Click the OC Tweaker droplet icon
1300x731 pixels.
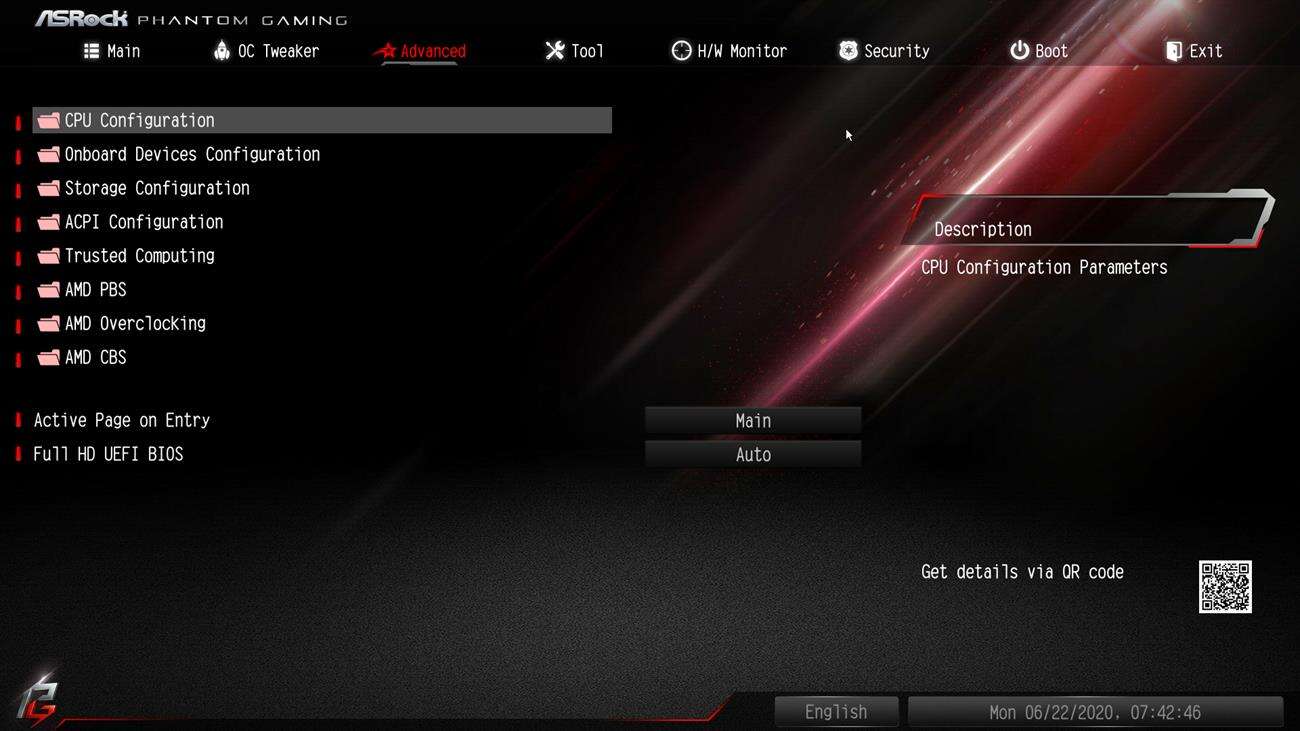pyautogui.click(x=224, y=50)
